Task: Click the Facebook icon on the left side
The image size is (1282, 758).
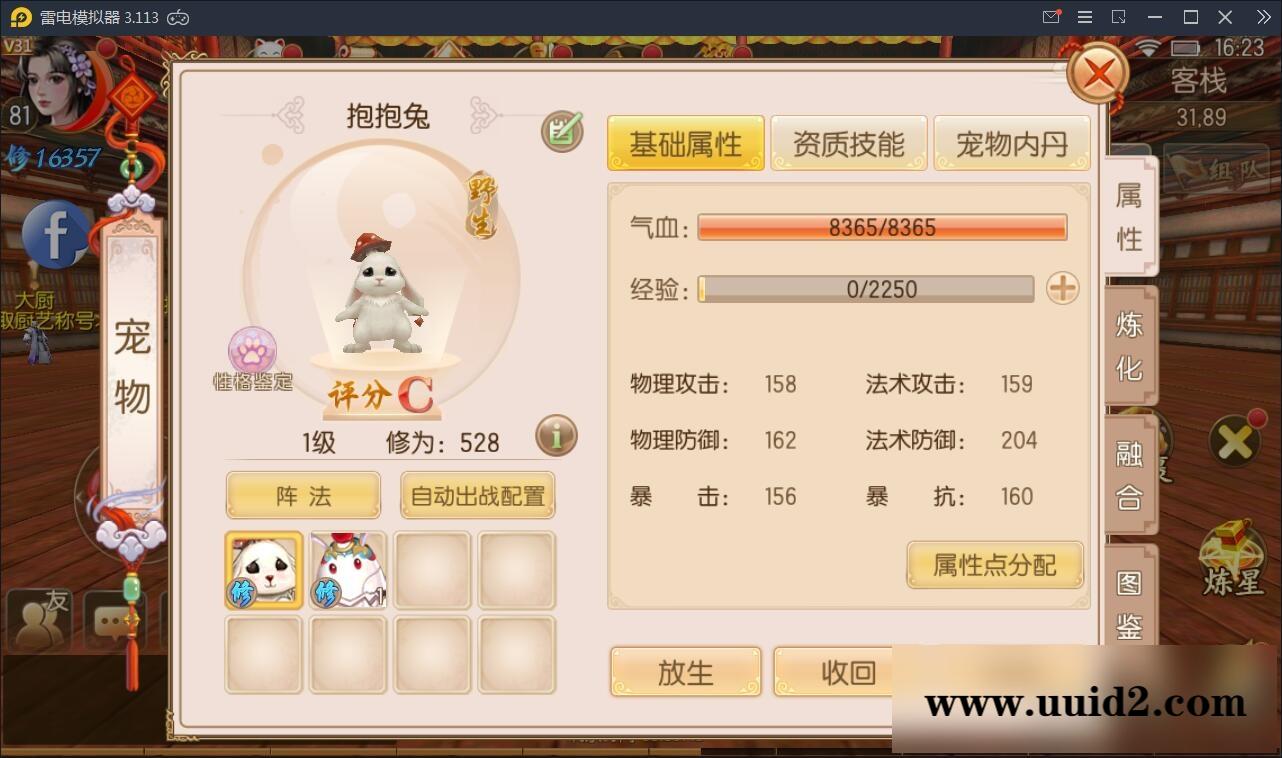Action: [53, 233]
